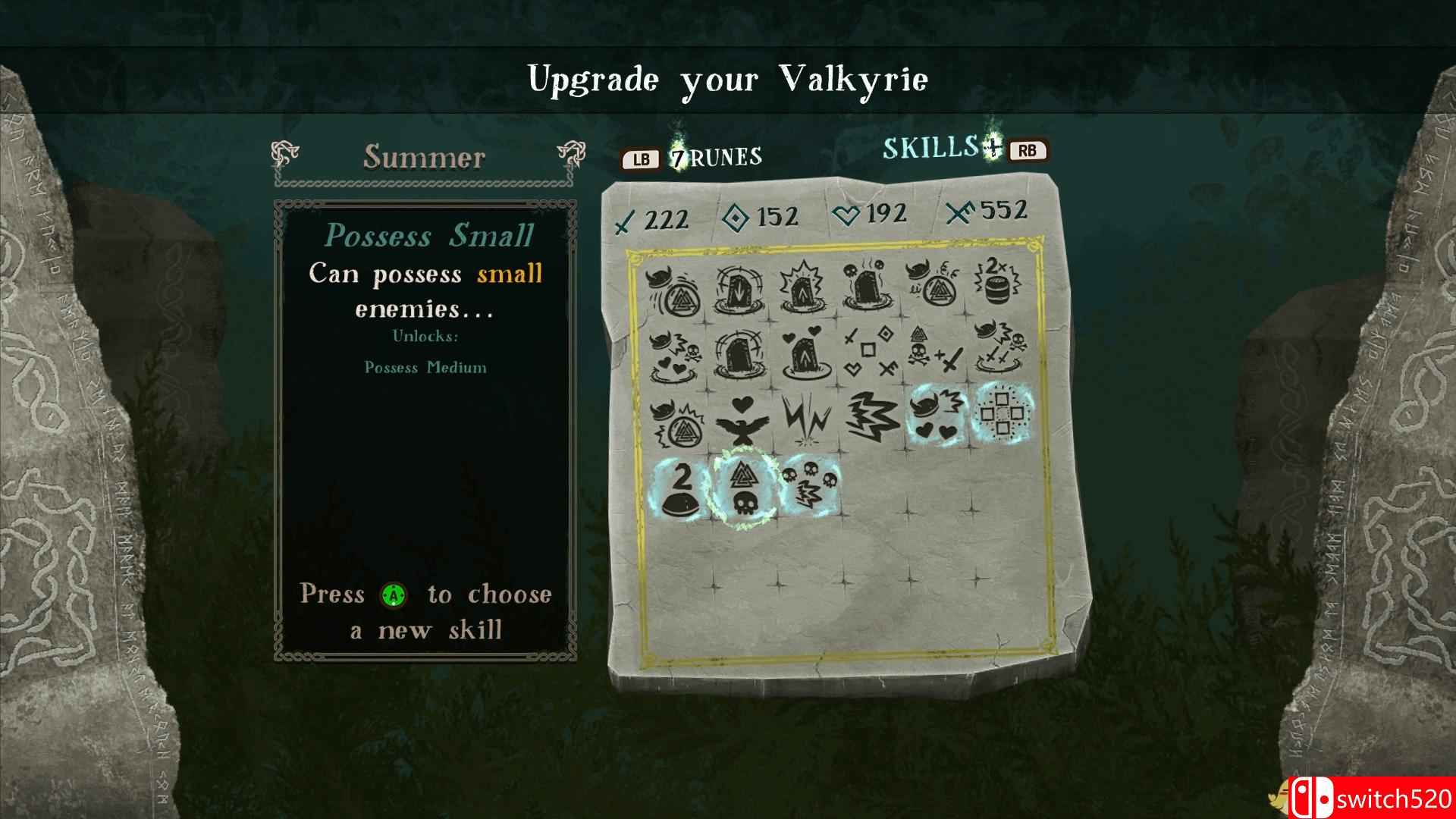This screenshot has width=1456, height=819.
Task: Select the 2x barrel loot skill icon
Action: (997, 284)
